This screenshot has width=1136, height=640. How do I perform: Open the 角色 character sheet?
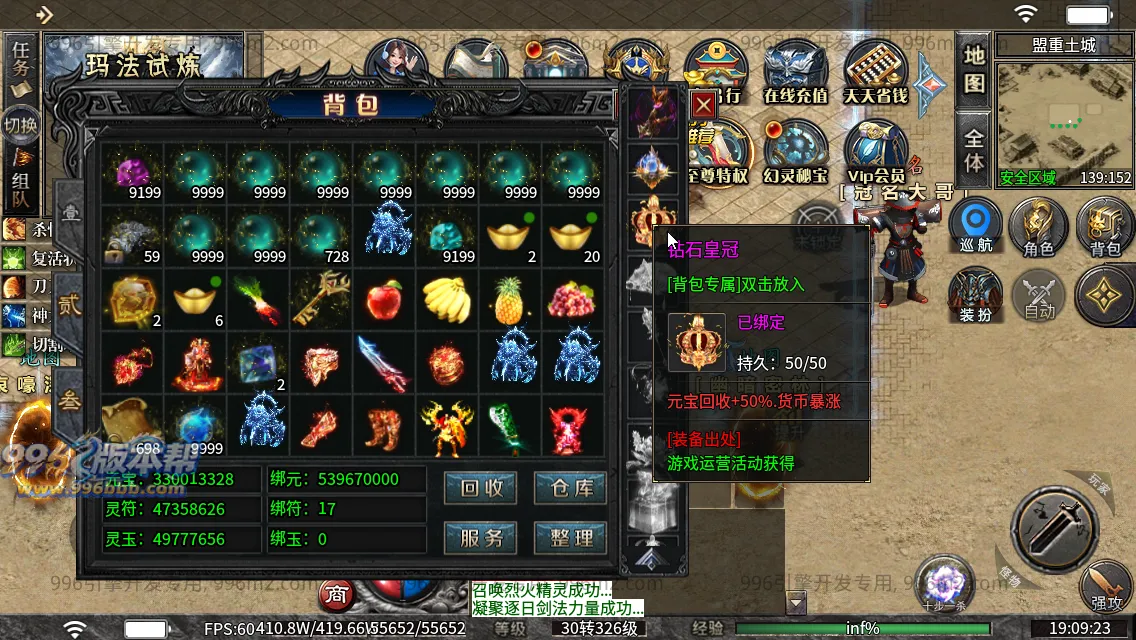tap(1039, 228)
